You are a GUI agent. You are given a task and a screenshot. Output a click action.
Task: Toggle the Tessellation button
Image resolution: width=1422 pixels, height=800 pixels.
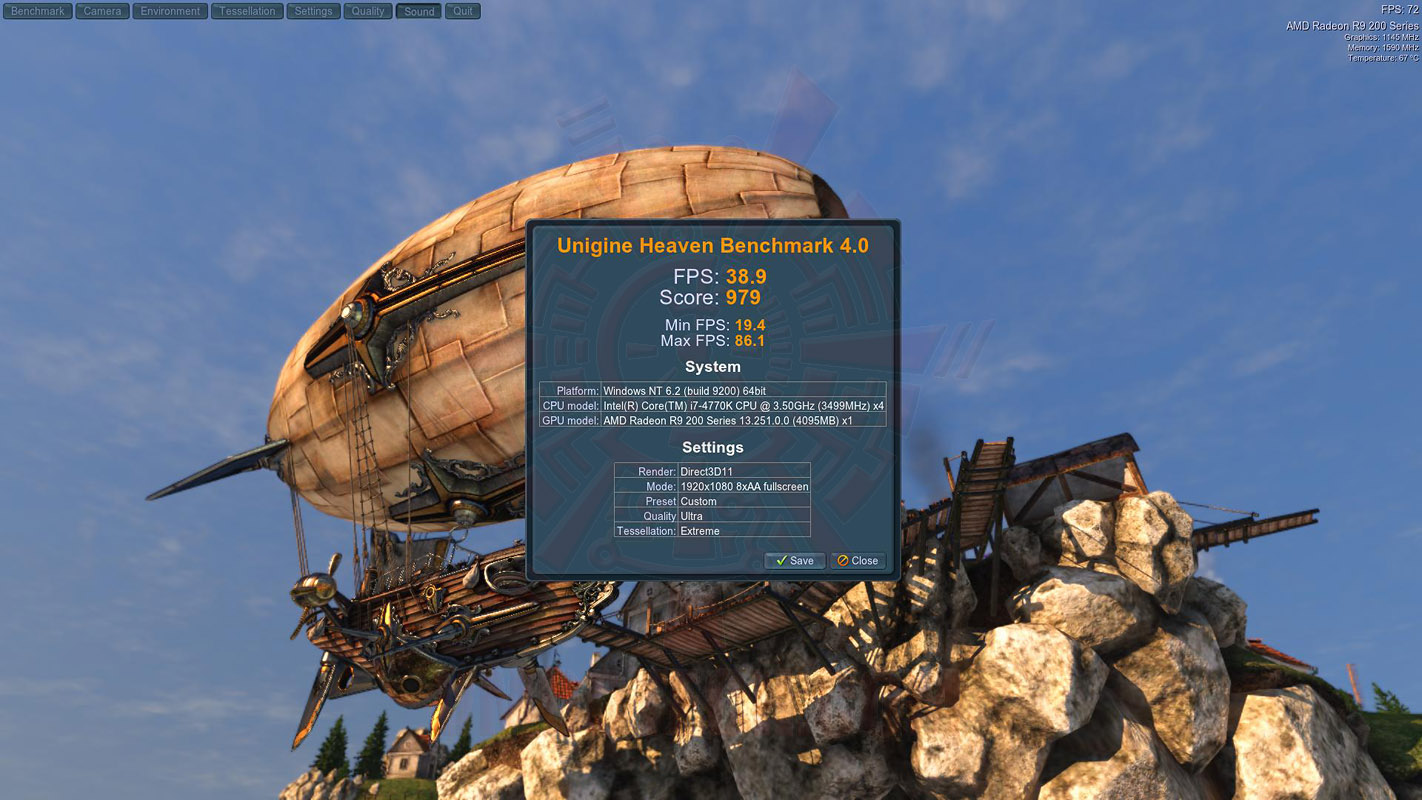pos(247,11)
